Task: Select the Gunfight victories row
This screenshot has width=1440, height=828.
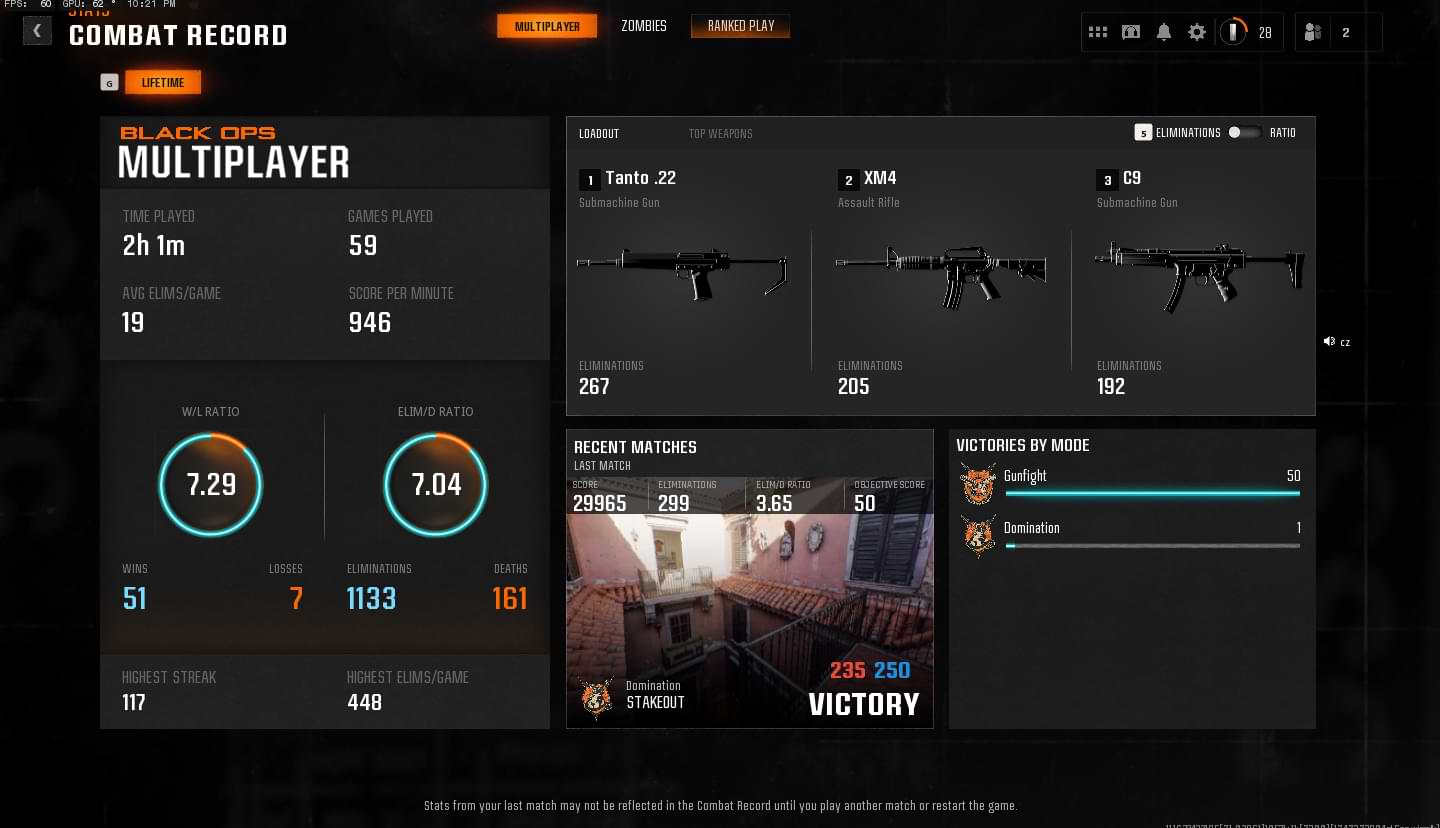Action: pyautogui.click(x=1130, y=483)
